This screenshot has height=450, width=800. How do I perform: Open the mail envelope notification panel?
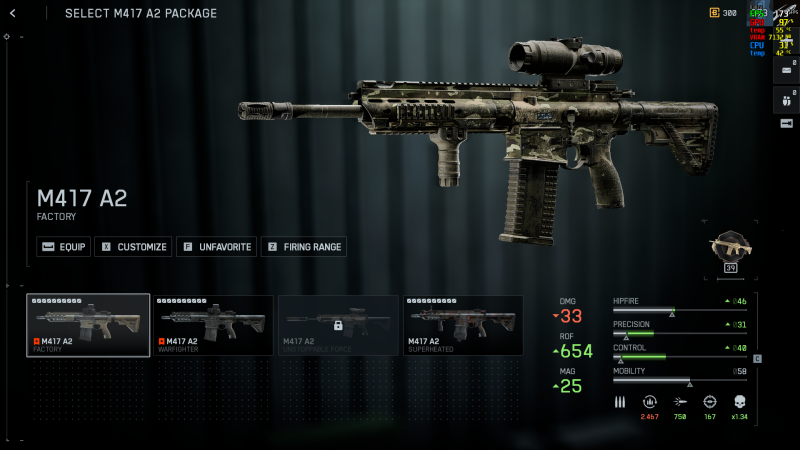(x=786, y=71)
